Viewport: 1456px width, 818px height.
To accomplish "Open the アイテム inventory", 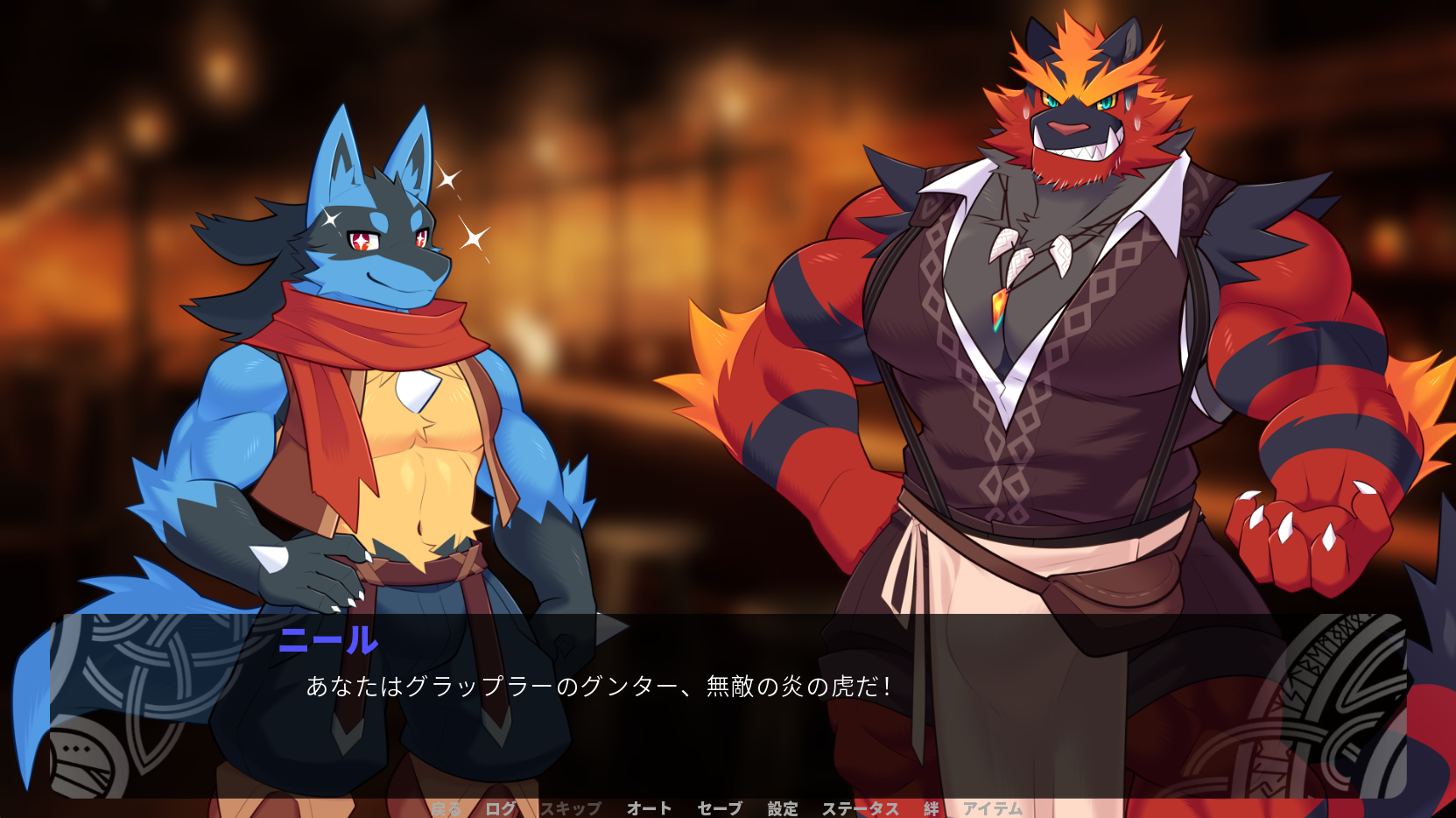I will pos(994,807).
